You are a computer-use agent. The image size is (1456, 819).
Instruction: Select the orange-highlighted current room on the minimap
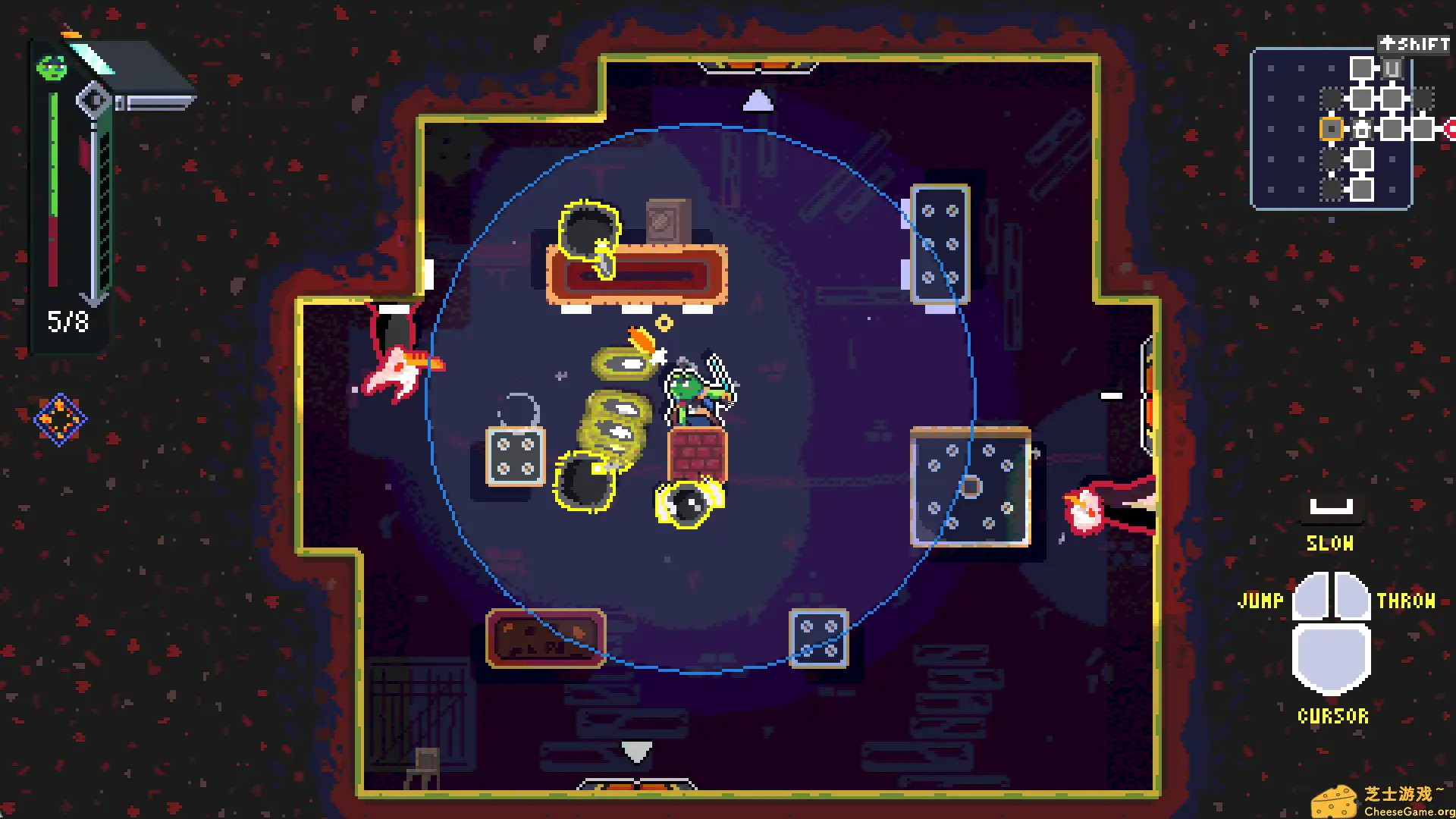[1332, 129]
